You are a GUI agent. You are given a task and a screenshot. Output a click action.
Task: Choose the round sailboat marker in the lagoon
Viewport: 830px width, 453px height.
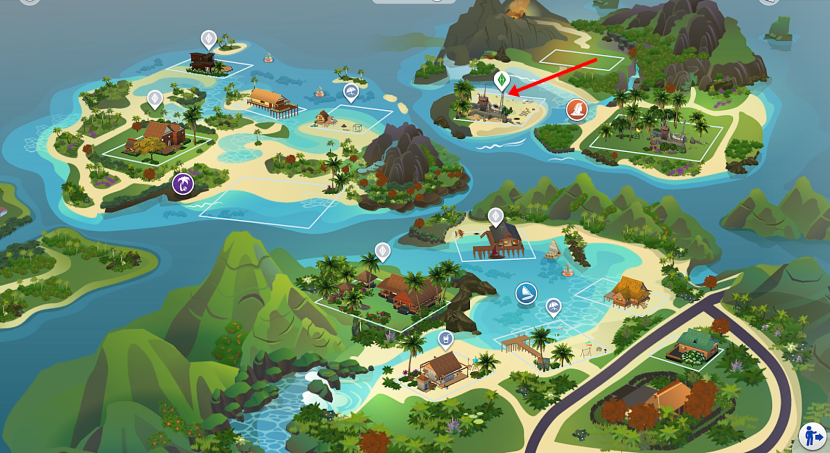click(525, 292)
